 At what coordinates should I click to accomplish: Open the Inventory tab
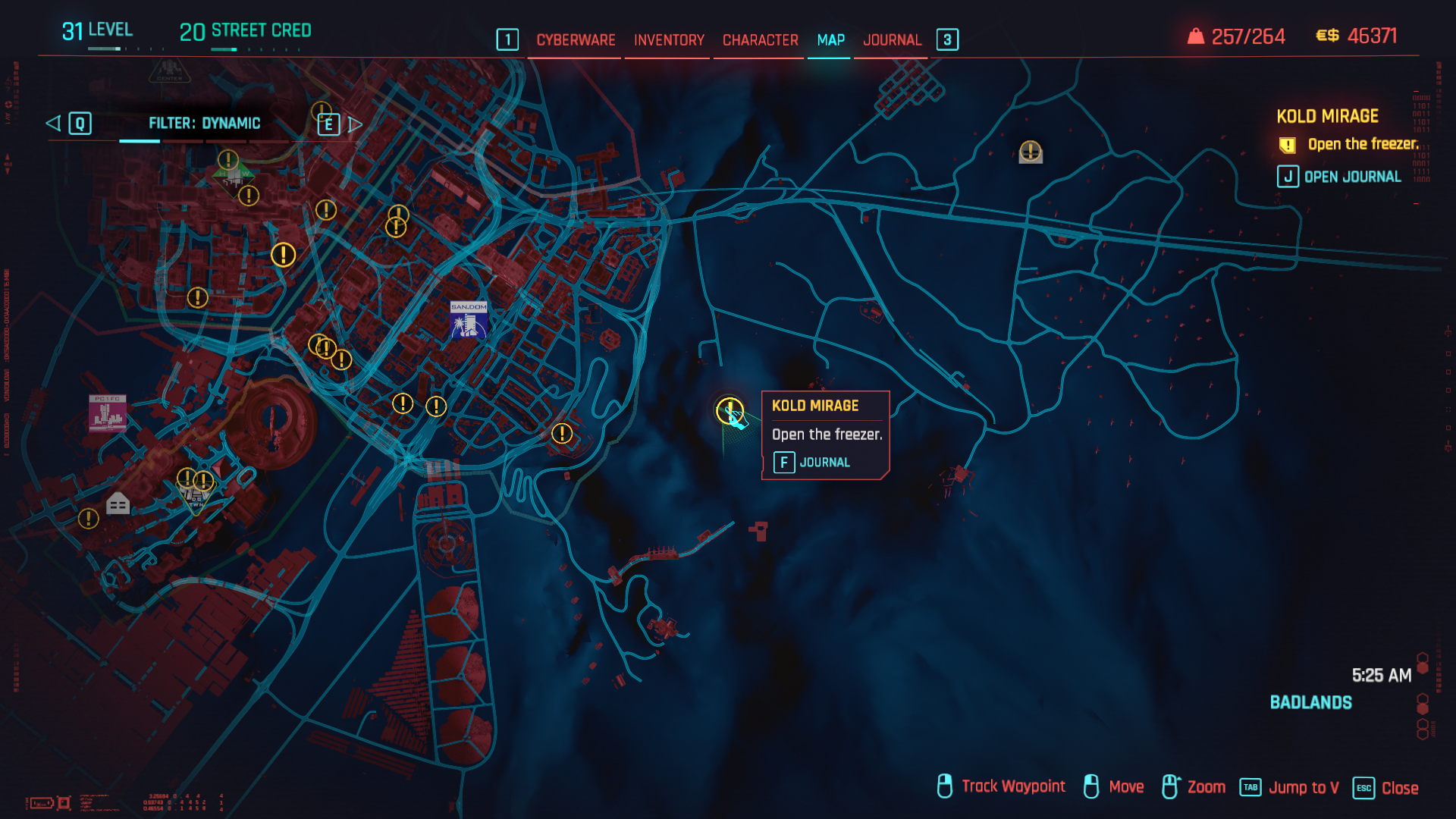coord(668,39)
